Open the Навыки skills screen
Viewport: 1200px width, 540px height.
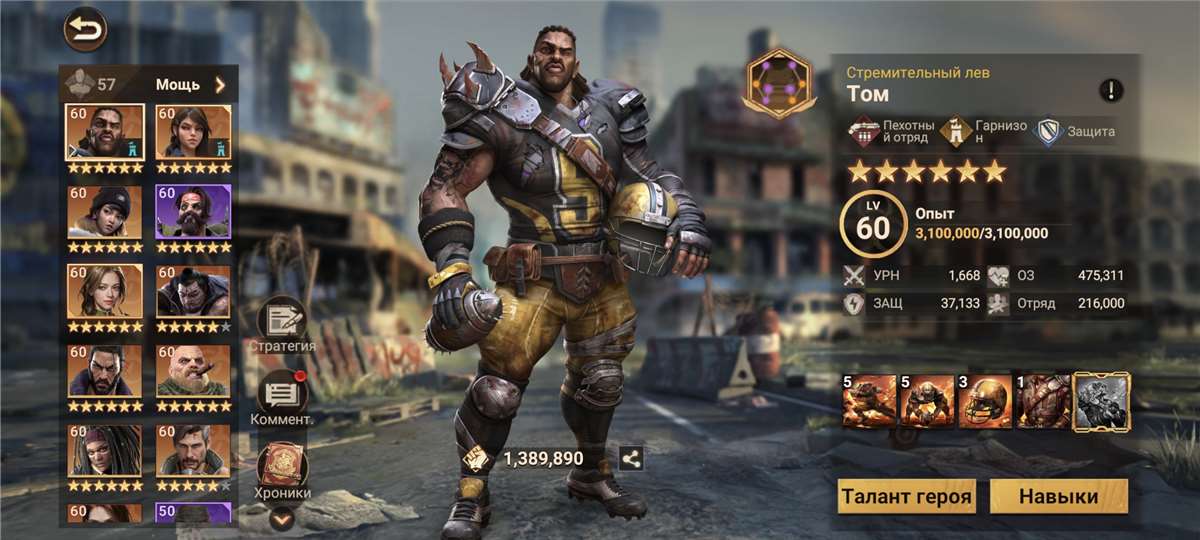pyautogui.click(x=1058, y=497)
